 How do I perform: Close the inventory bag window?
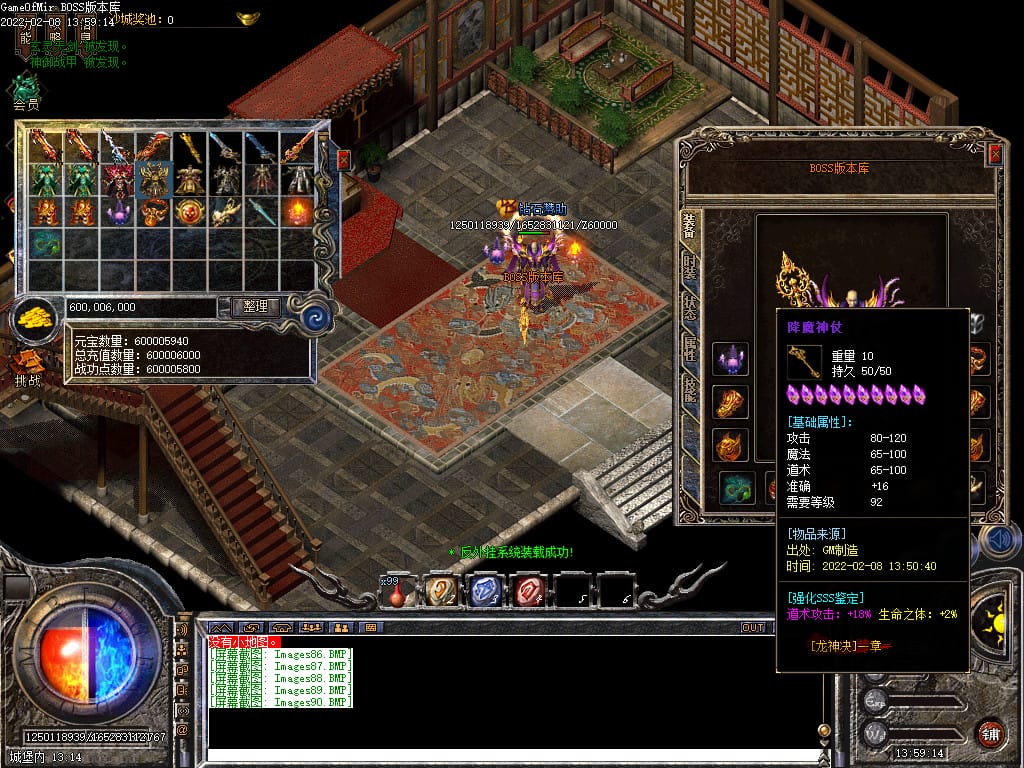pyautogui.click(x=344, y=159)
